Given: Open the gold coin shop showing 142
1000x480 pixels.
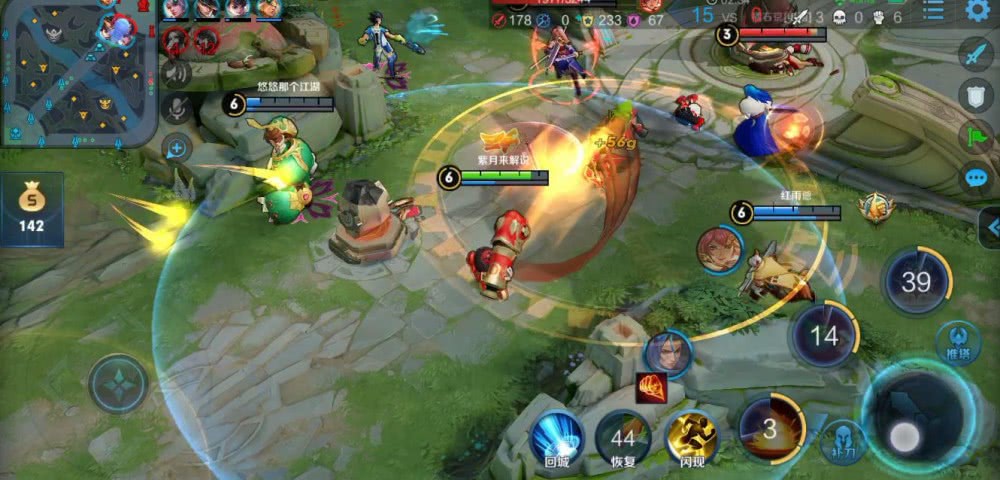Looking at the screenshot, I should coord(31,209).
